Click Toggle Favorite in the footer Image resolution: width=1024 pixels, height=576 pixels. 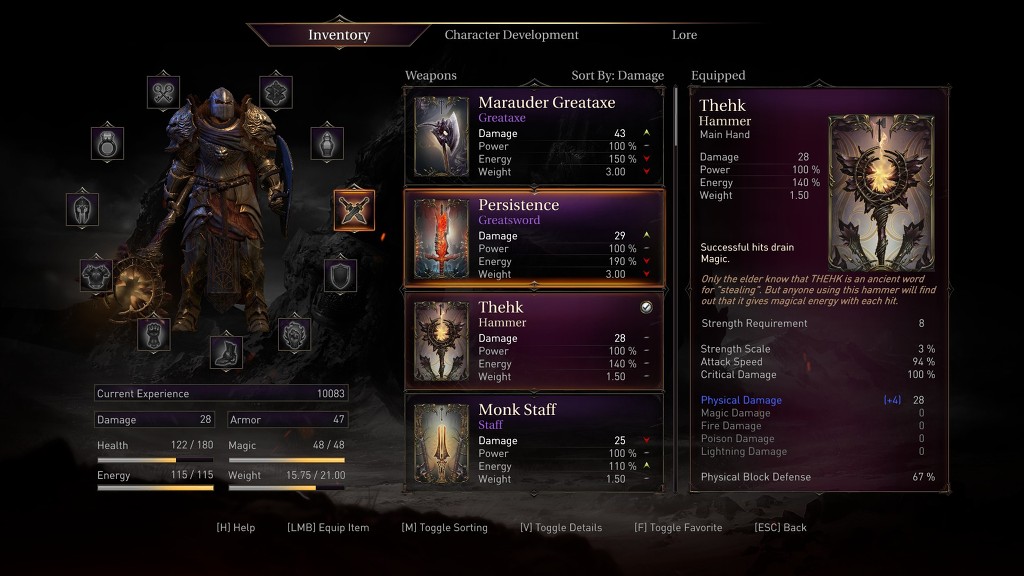(x=678, y=528)
